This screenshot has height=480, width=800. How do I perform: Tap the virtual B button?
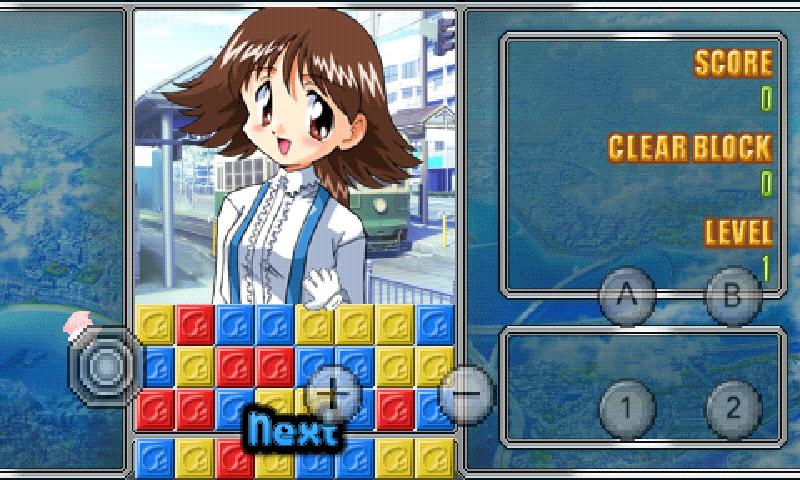733,296
